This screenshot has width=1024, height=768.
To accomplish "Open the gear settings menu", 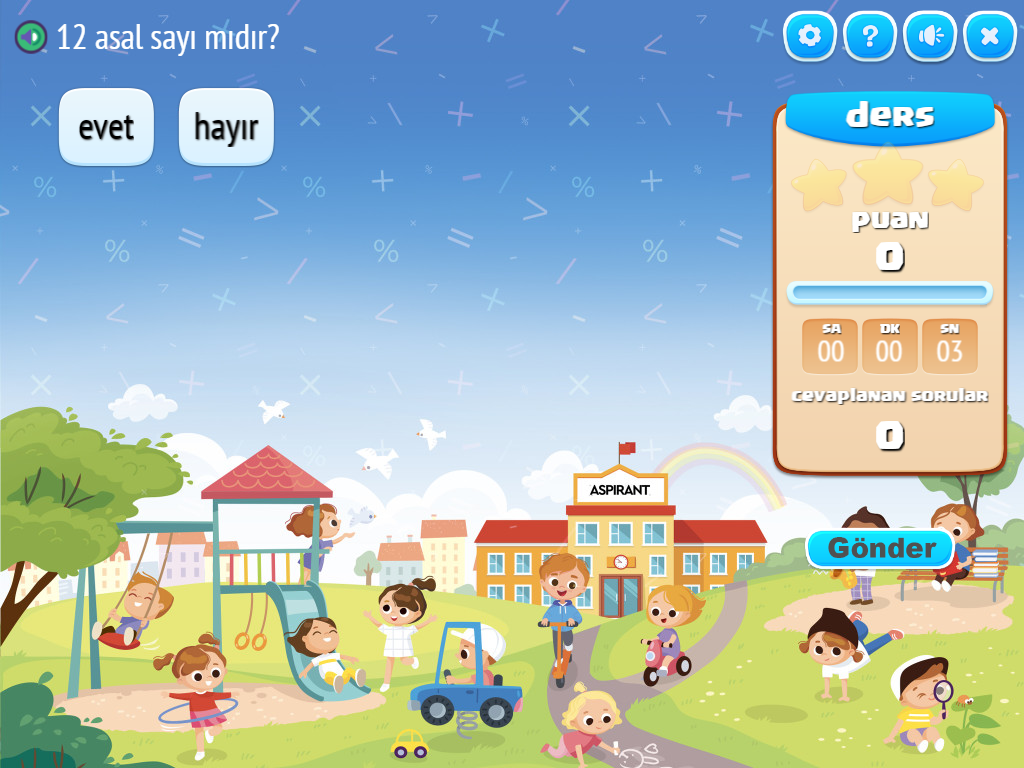I will (810, 37).
